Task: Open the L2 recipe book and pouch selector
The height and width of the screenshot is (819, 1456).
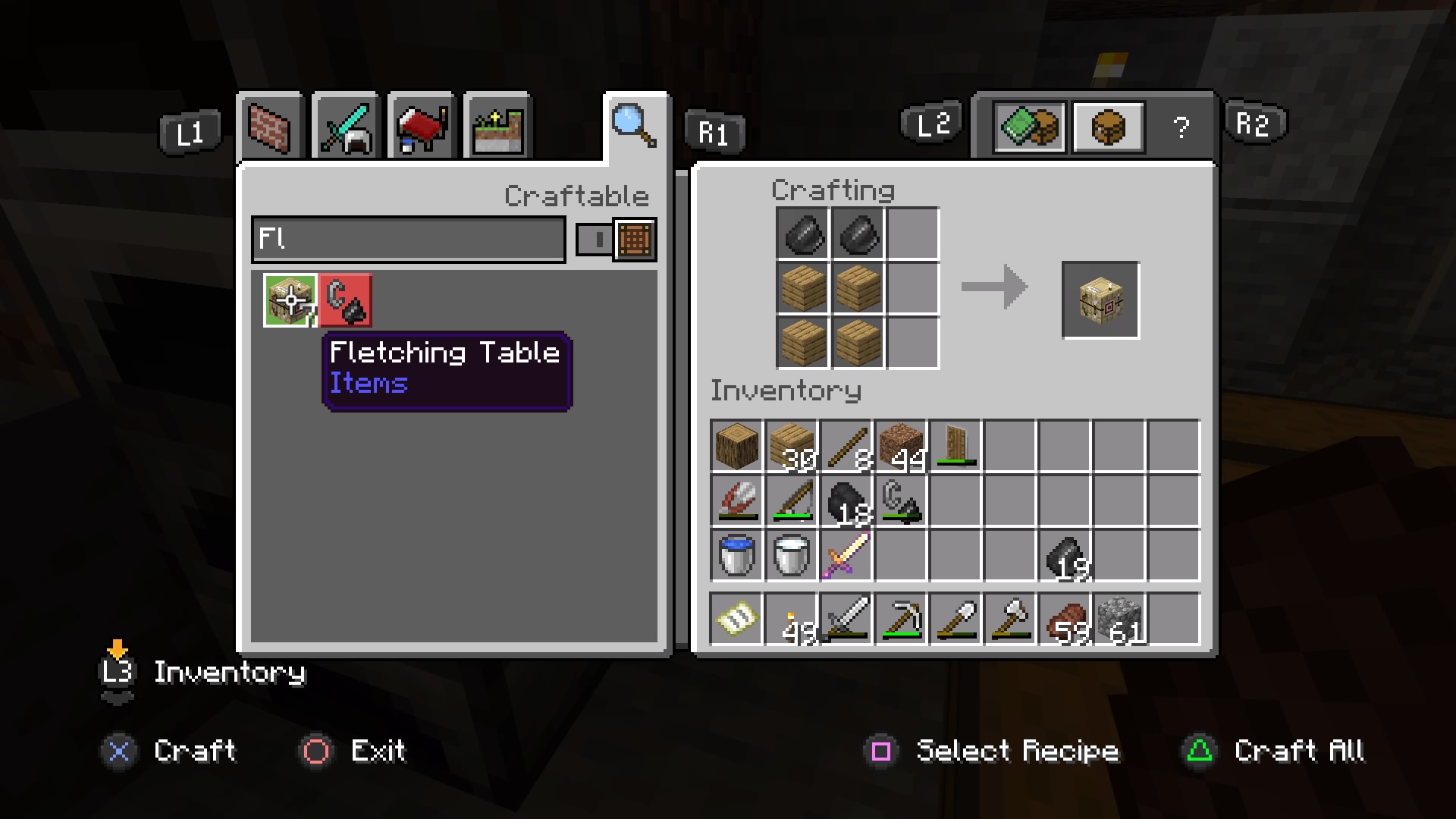Action: pos(1029,127)
